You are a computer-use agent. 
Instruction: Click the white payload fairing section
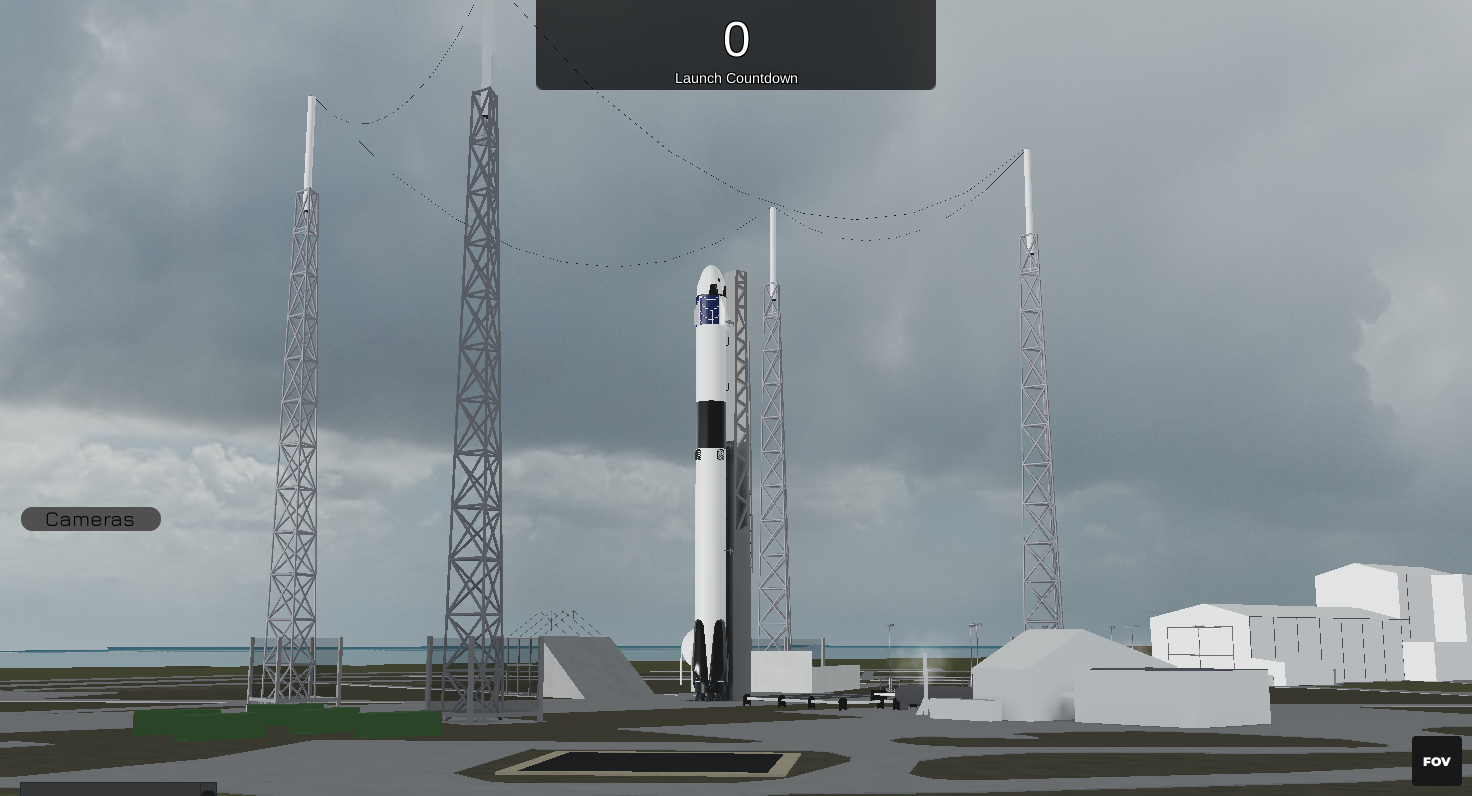click(x=712, y=360)
